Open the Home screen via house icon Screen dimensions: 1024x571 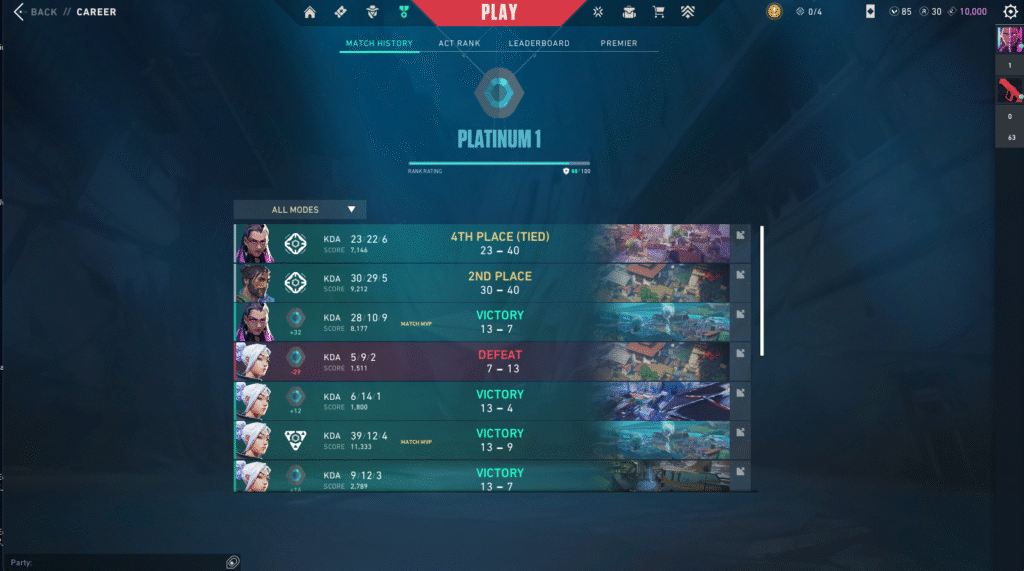[310, 12]
